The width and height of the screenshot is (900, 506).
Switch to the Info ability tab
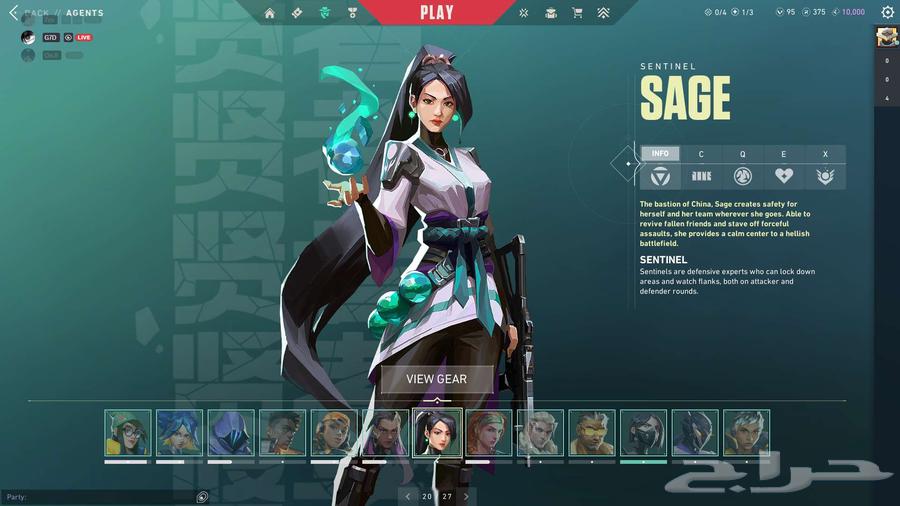click(660, 154)
